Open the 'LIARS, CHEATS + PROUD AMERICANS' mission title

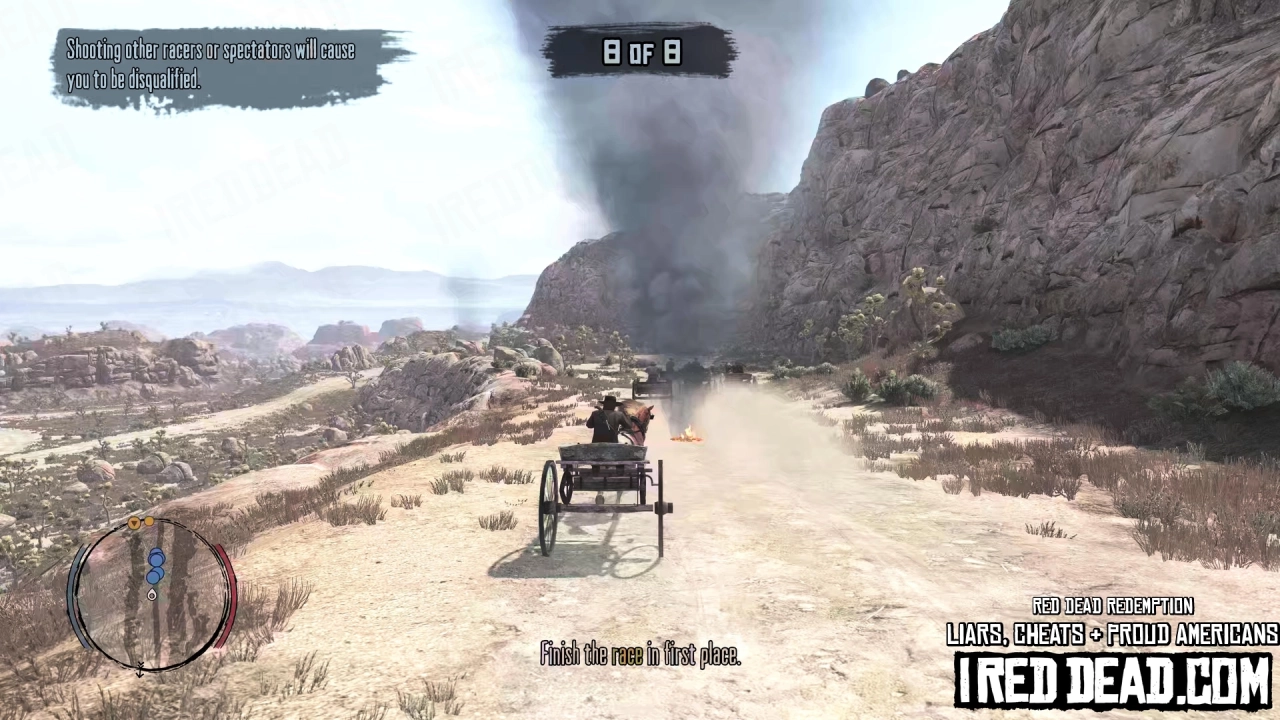tap(1110, 634)
